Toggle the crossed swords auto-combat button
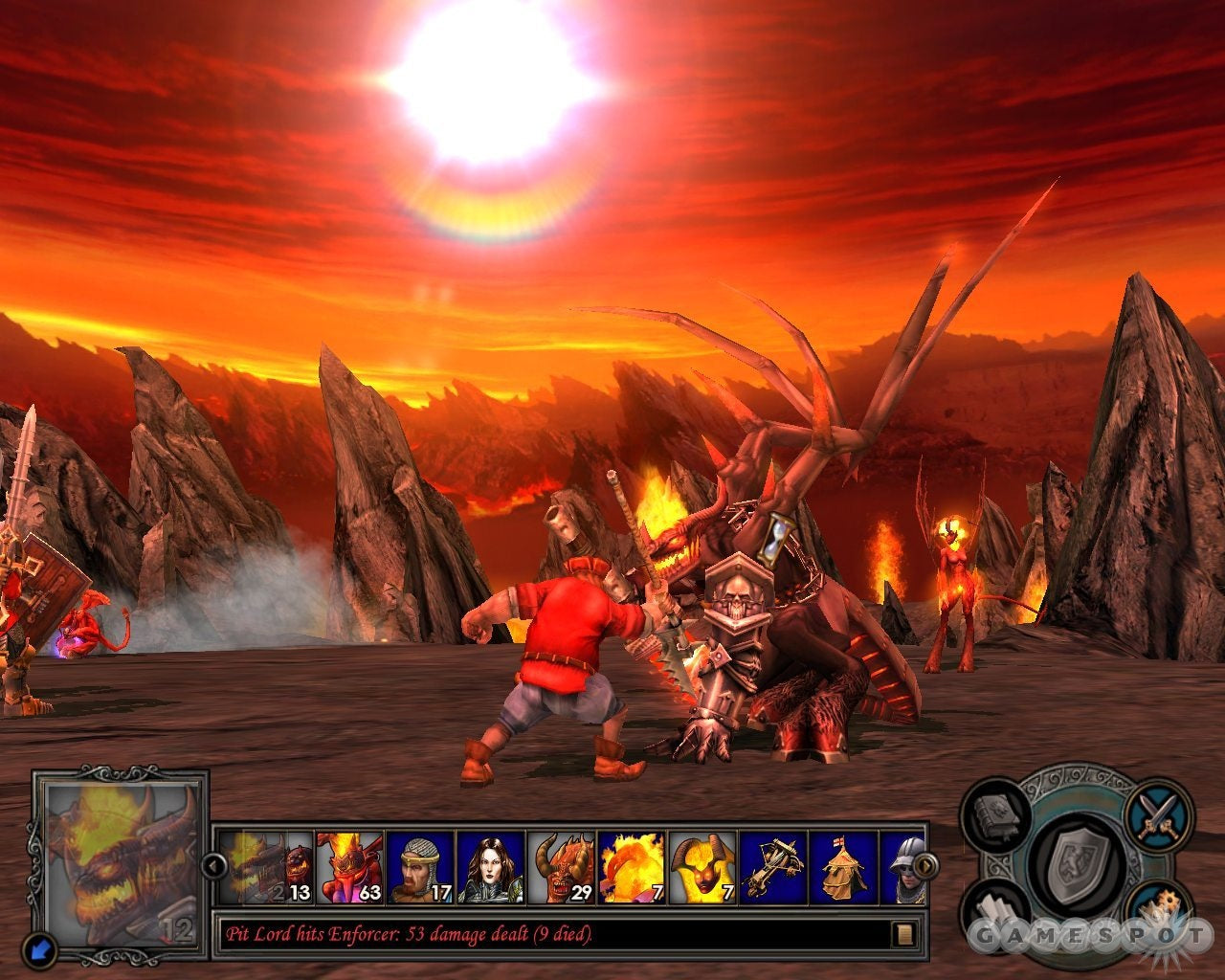The image size is (1225, 980). click(x=1156, y=815)
